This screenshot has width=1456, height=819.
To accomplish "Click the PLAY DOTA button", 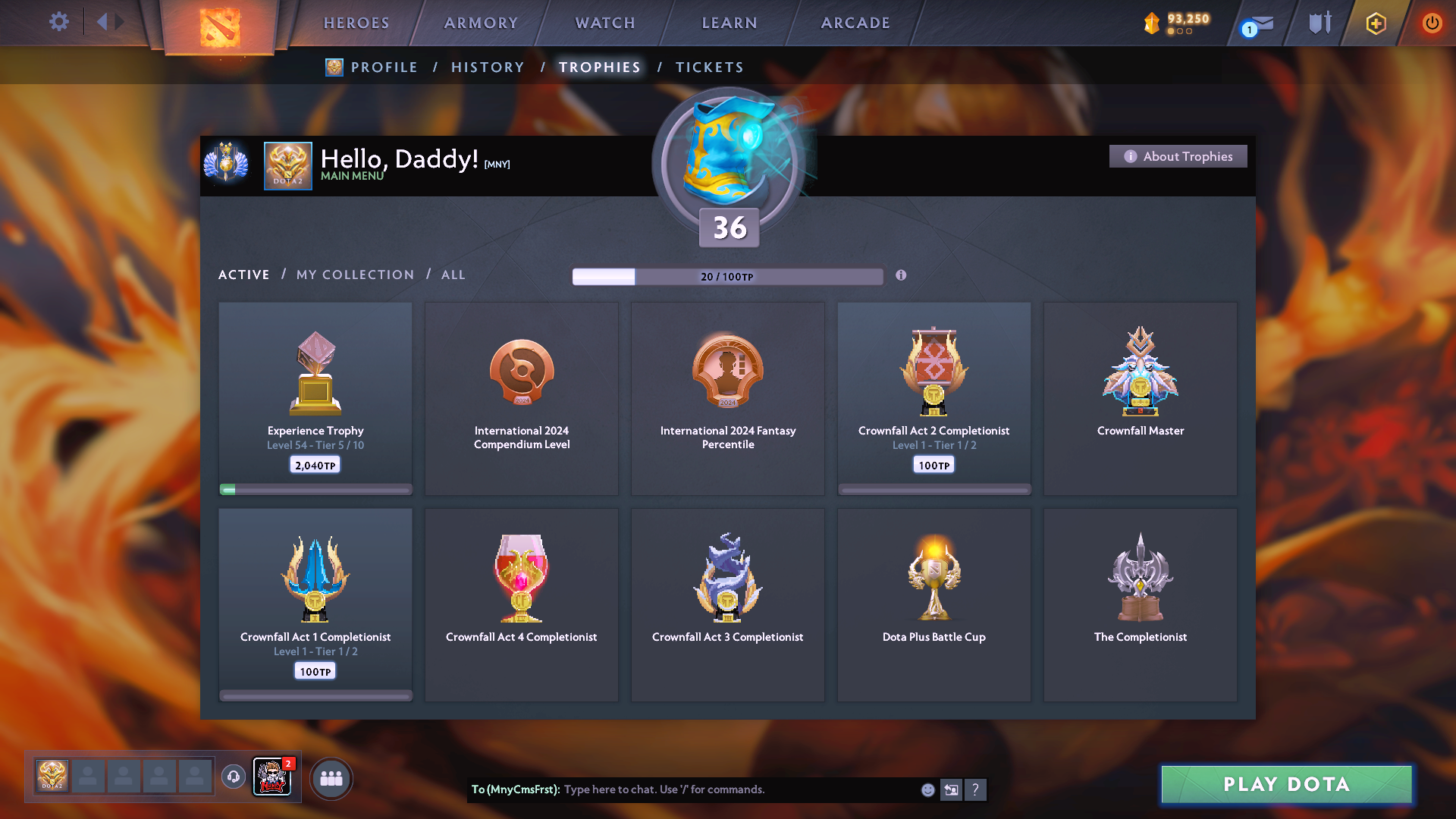I will (1285, 784).
